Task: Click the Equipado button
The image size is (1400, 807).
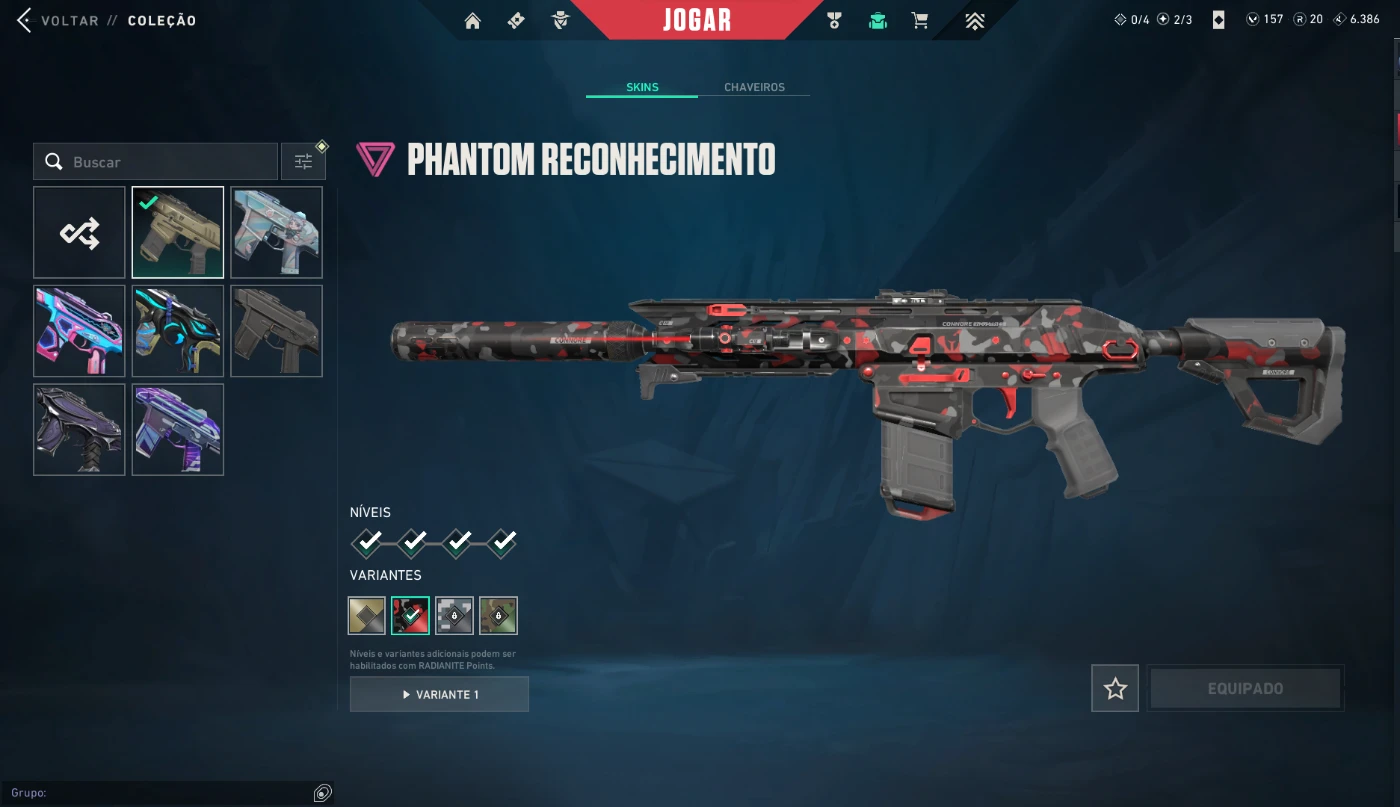Action: pyautogui.click(x=1245, y=688)
